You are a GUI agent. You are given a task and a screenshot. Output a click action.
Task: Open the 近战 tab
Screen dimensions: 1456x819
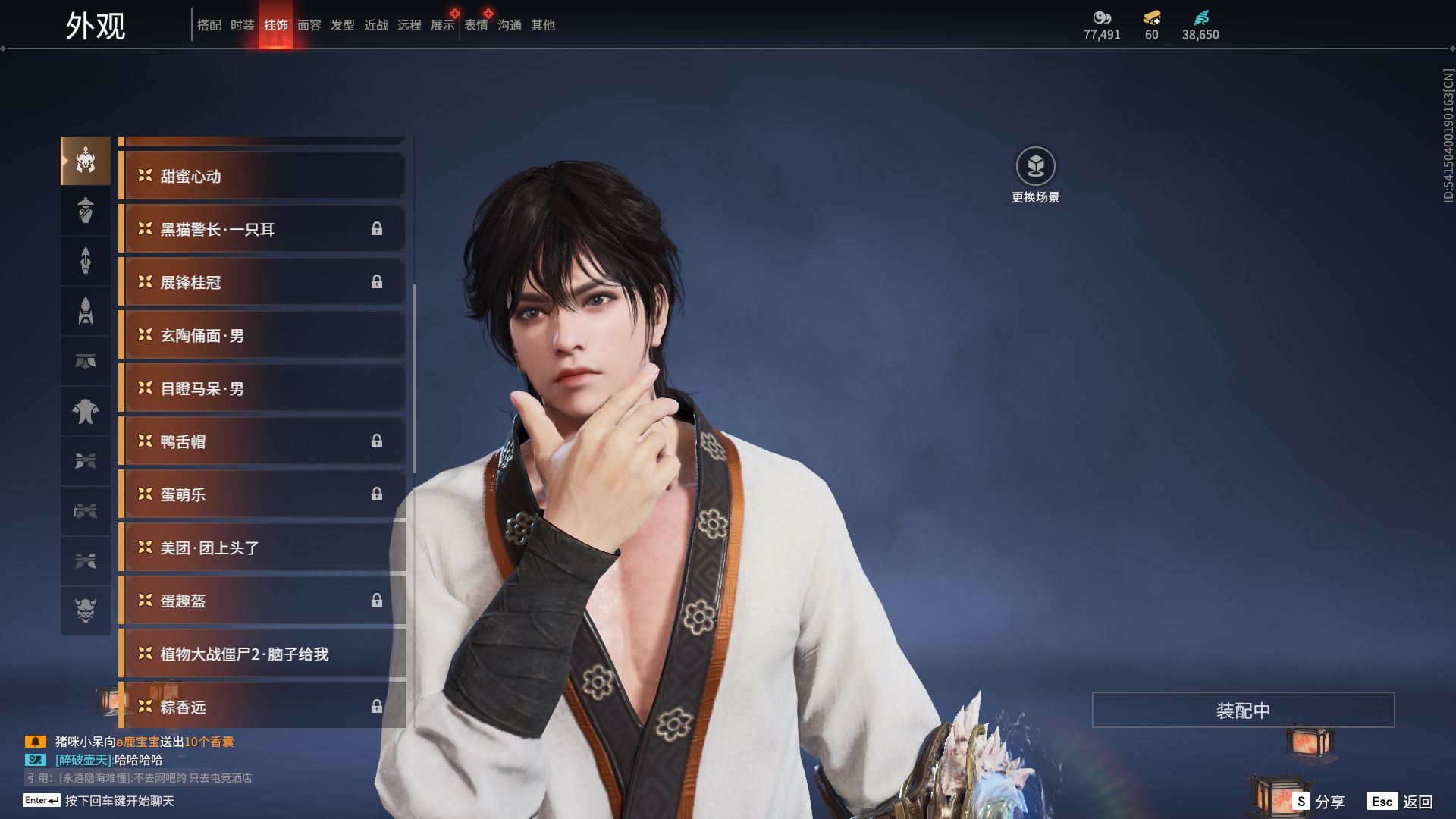(x=376, y=25)
